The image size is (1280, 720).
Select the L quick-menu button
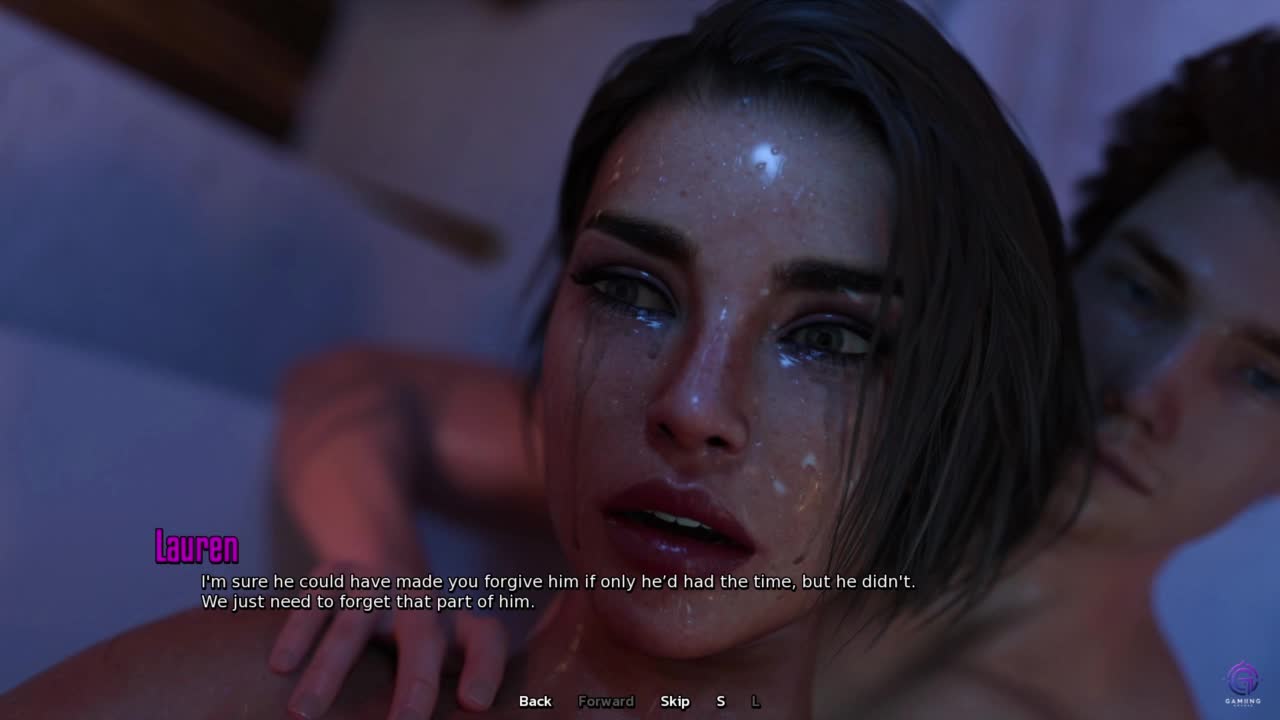click(756, 701)
